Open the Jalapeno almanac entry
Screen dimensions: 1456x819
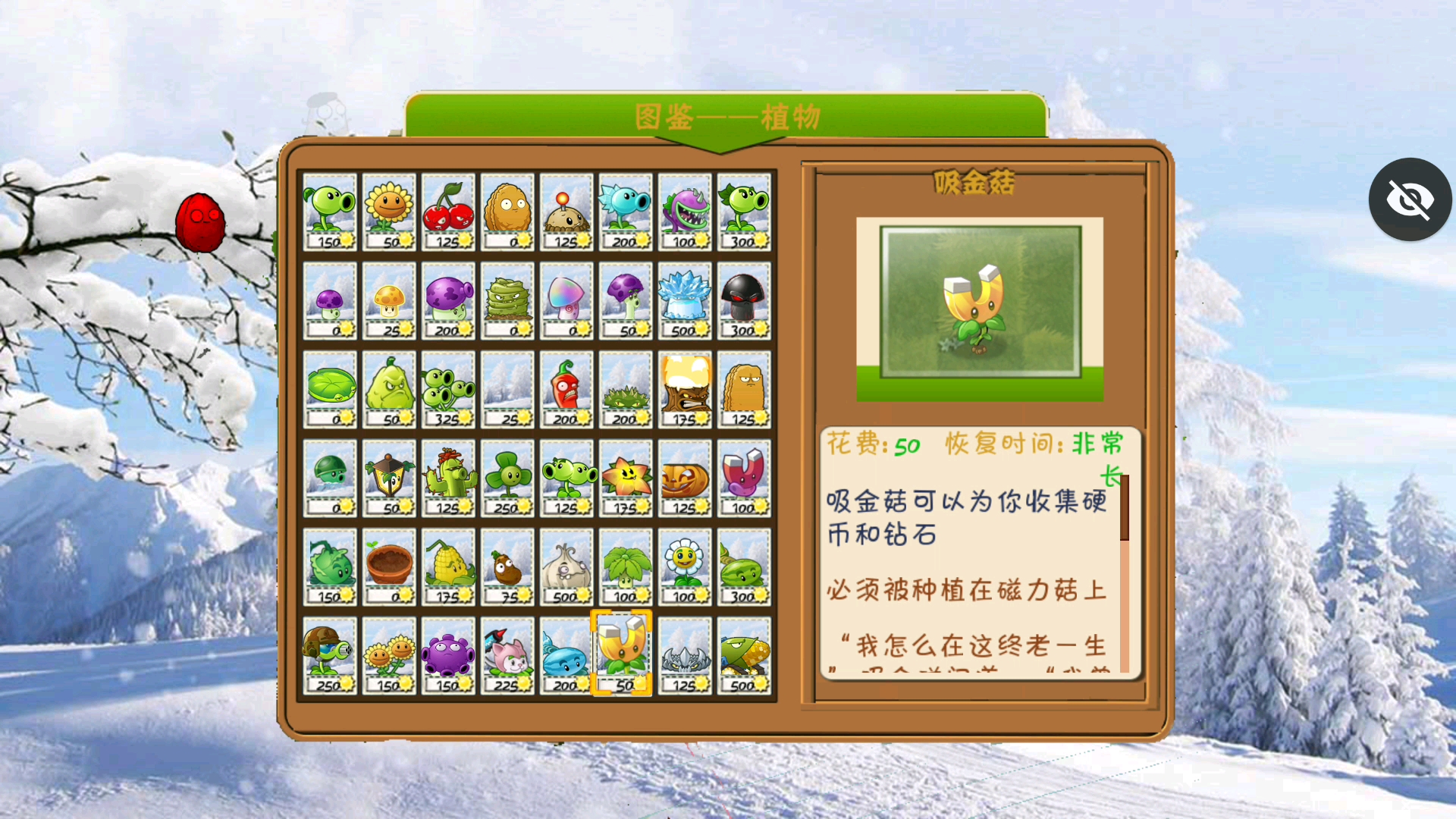tap(566, 390)
